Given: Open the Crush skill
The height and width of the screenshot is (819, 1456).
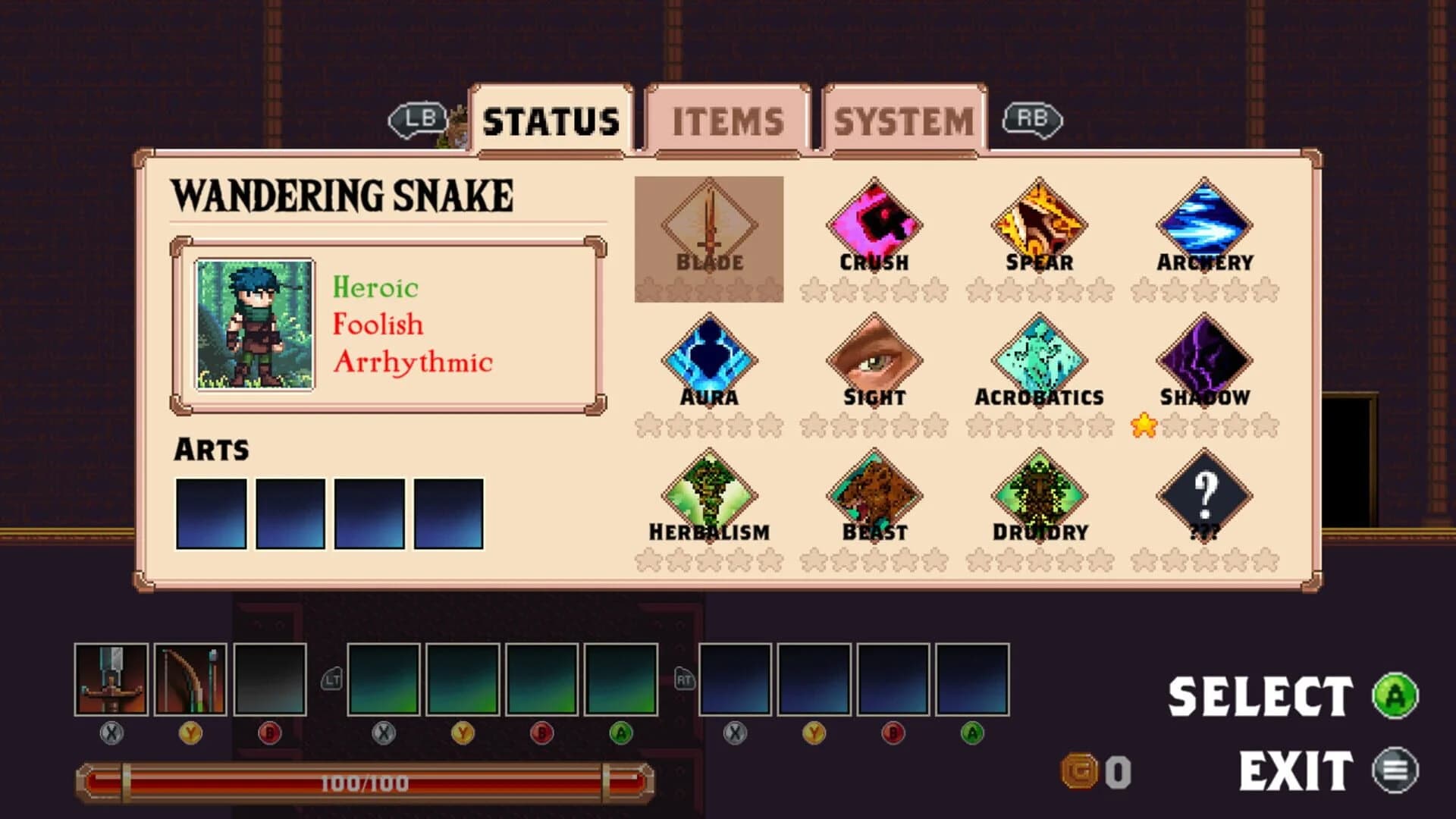Looking at the screenshot, I should pos(873,224).
